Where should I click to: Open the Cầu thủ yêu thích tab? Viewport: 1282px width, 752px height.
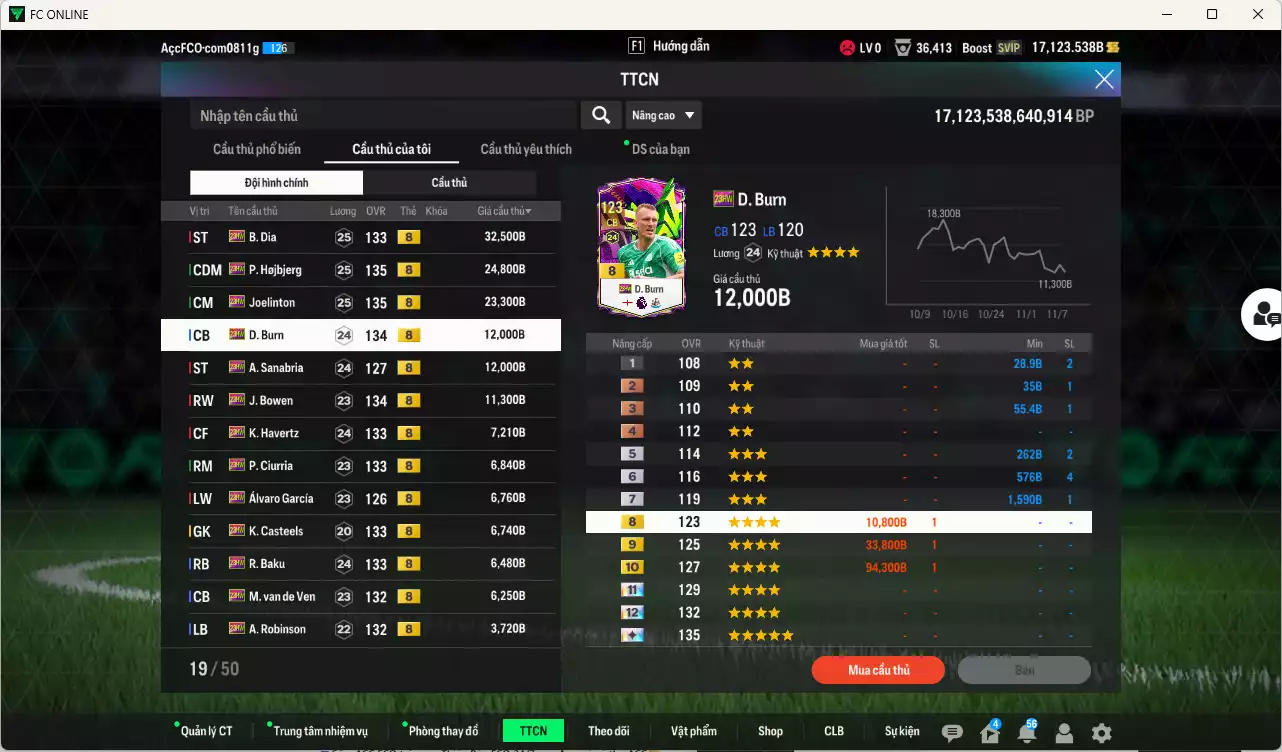point(525,148)
